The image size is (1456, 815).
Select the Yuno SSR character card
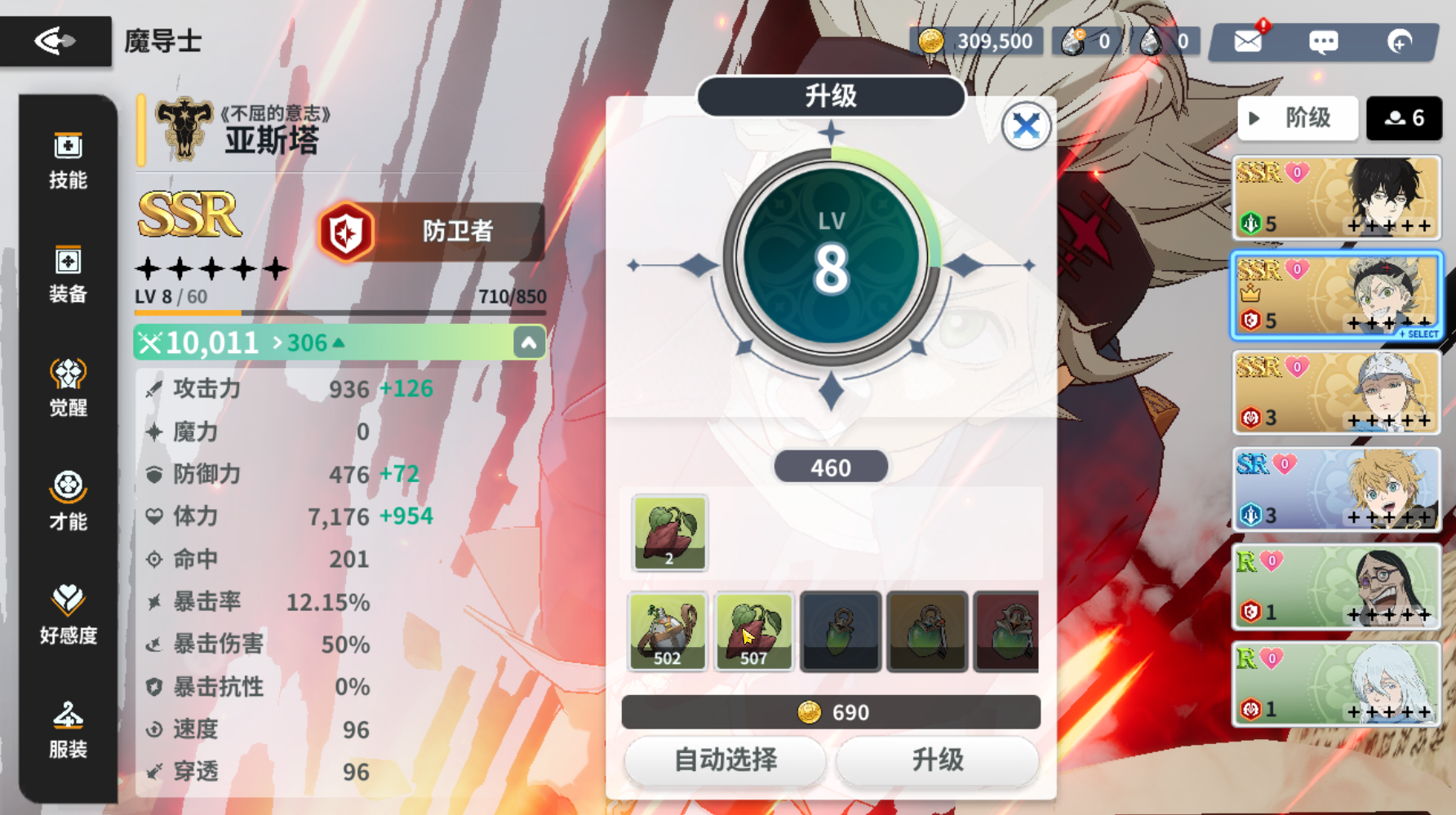pos(1336,197)
